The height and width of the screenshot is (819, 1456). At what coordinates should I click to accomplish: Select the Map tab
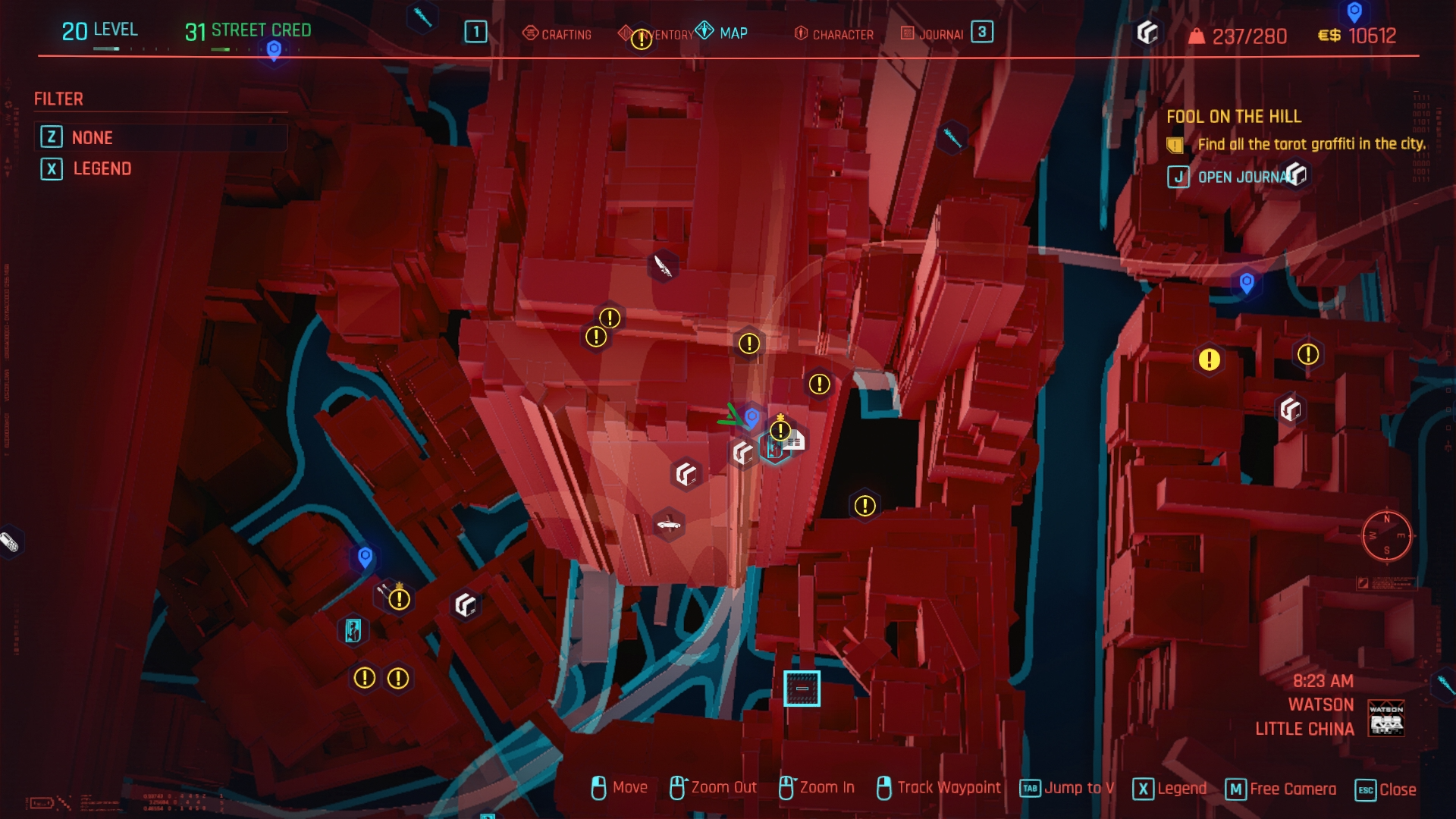[723, 33]
